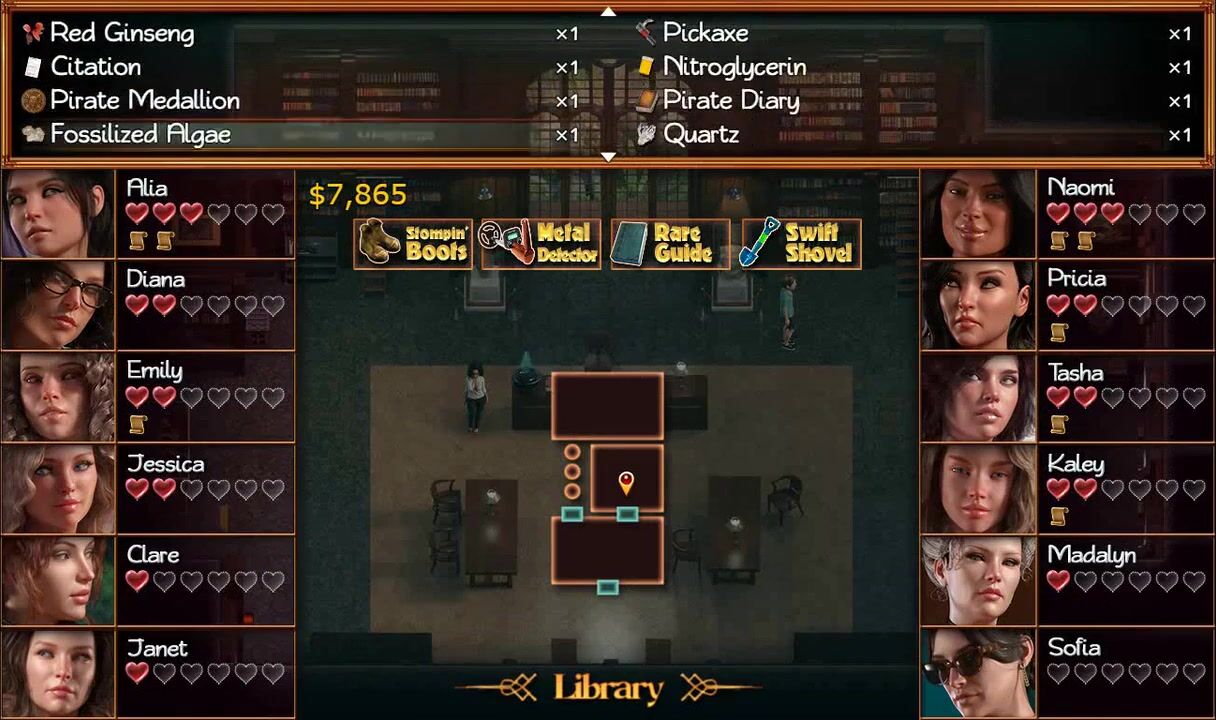View Naomi's relationship panel
This screenshot has width=1216, height=720.
pyautogui.click(x=1067, y=214)
